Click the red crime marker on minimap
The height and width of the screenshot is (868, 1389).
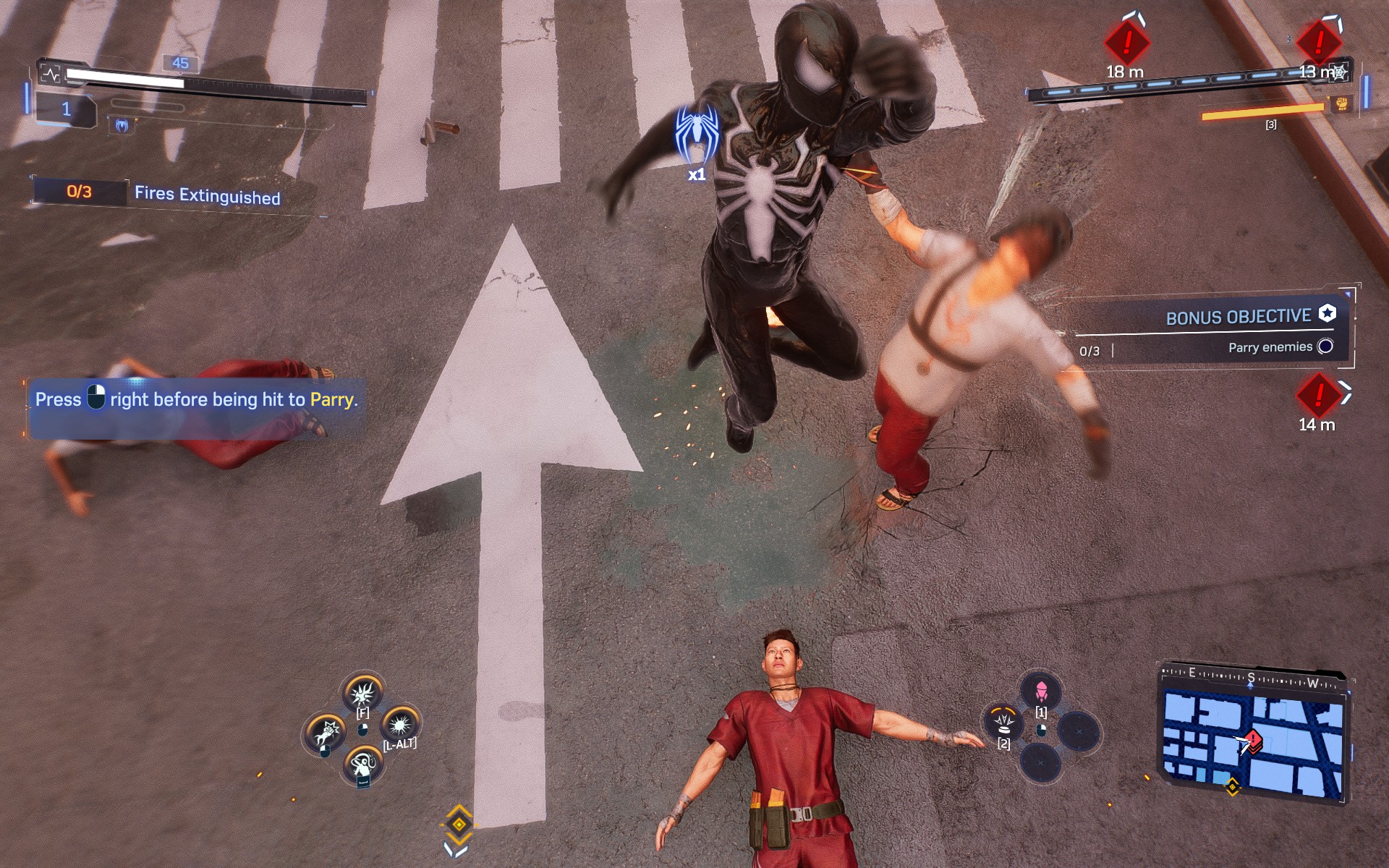click(1254, 740)
